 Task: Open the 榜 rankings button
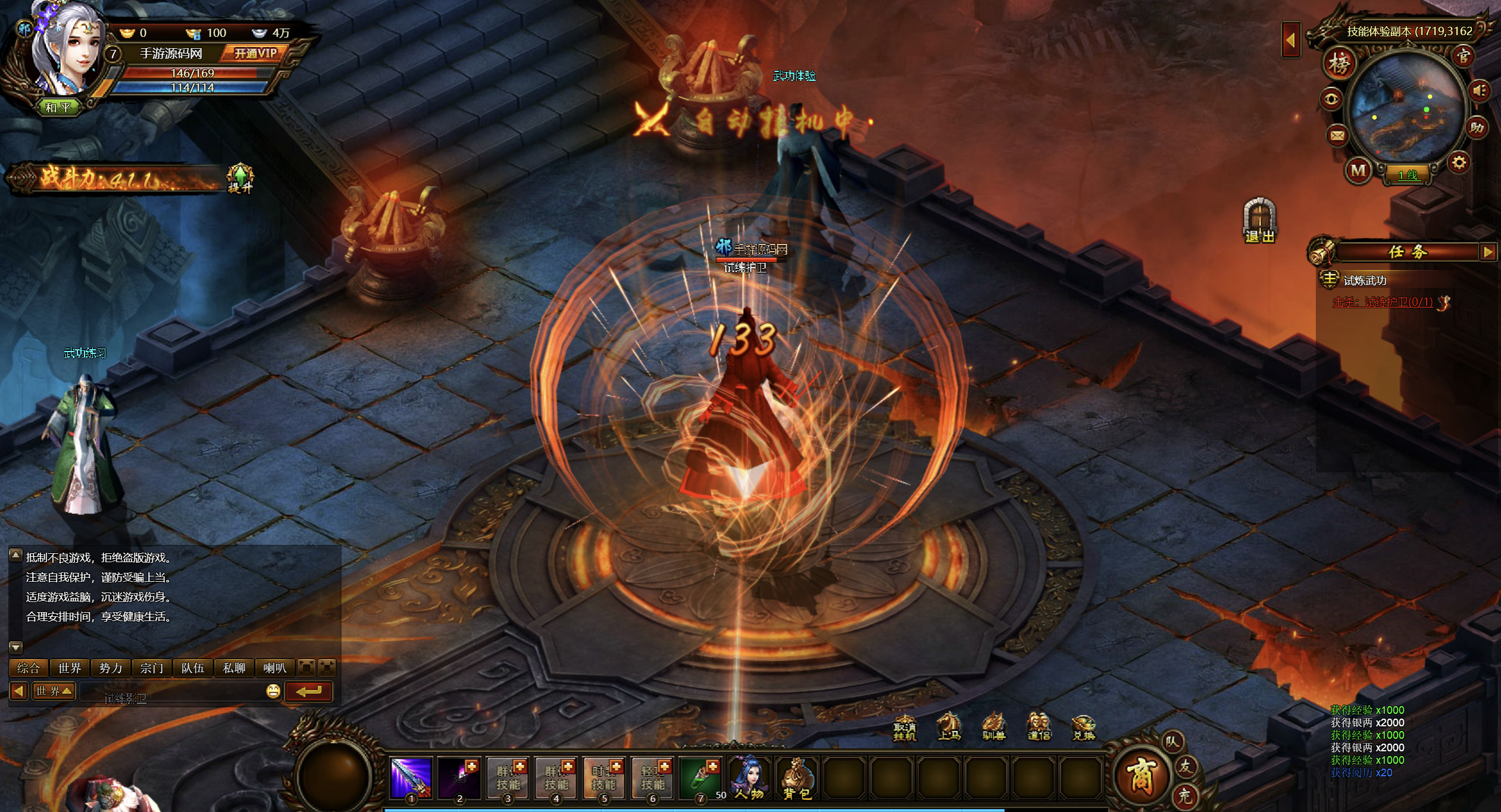pyautogui.click(x=1339, y=64)
